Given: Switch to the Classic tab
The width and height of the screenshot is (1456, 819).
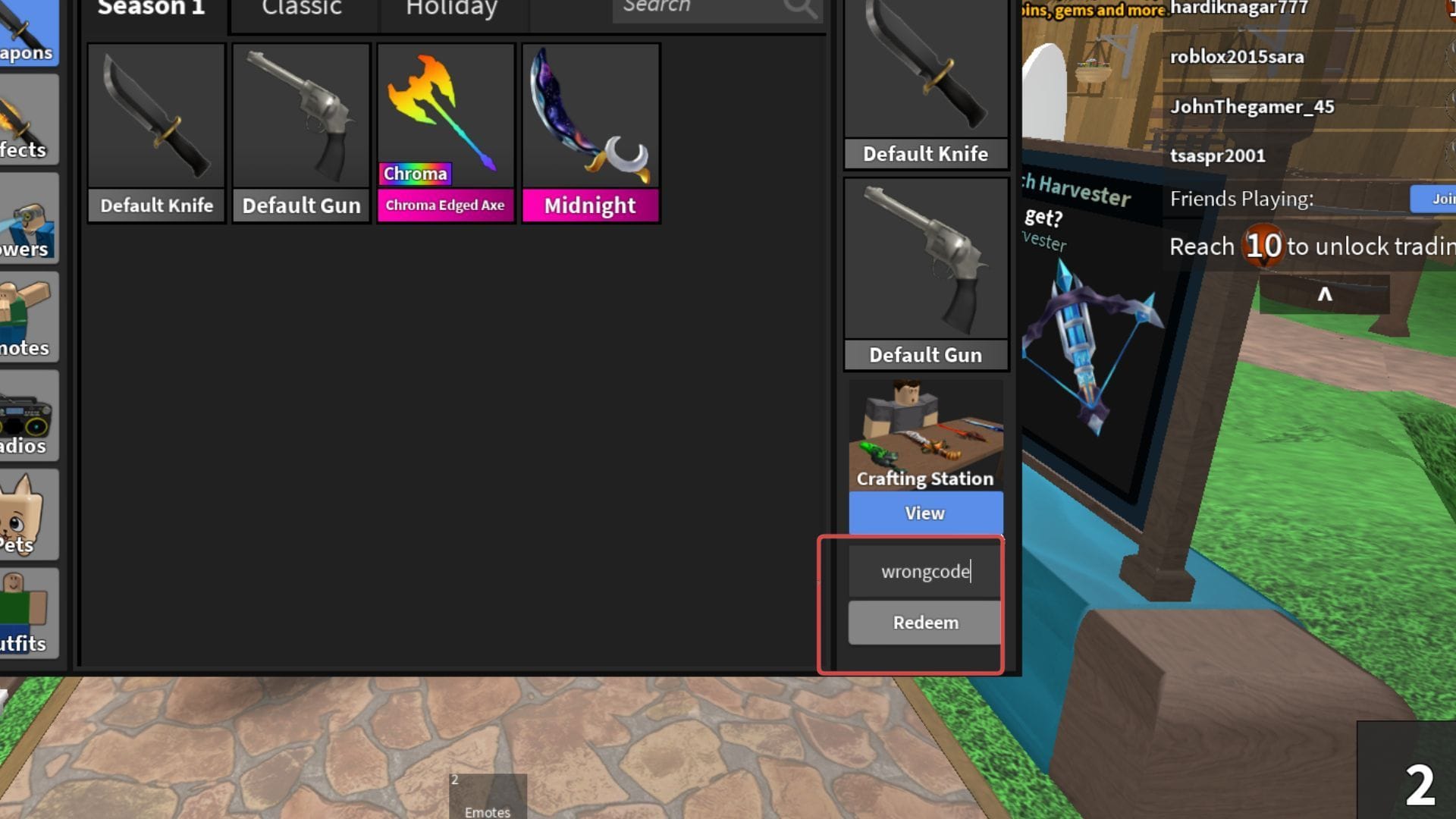Looking at the screenshot, I should pyautogui.click(x=301, y=8).
